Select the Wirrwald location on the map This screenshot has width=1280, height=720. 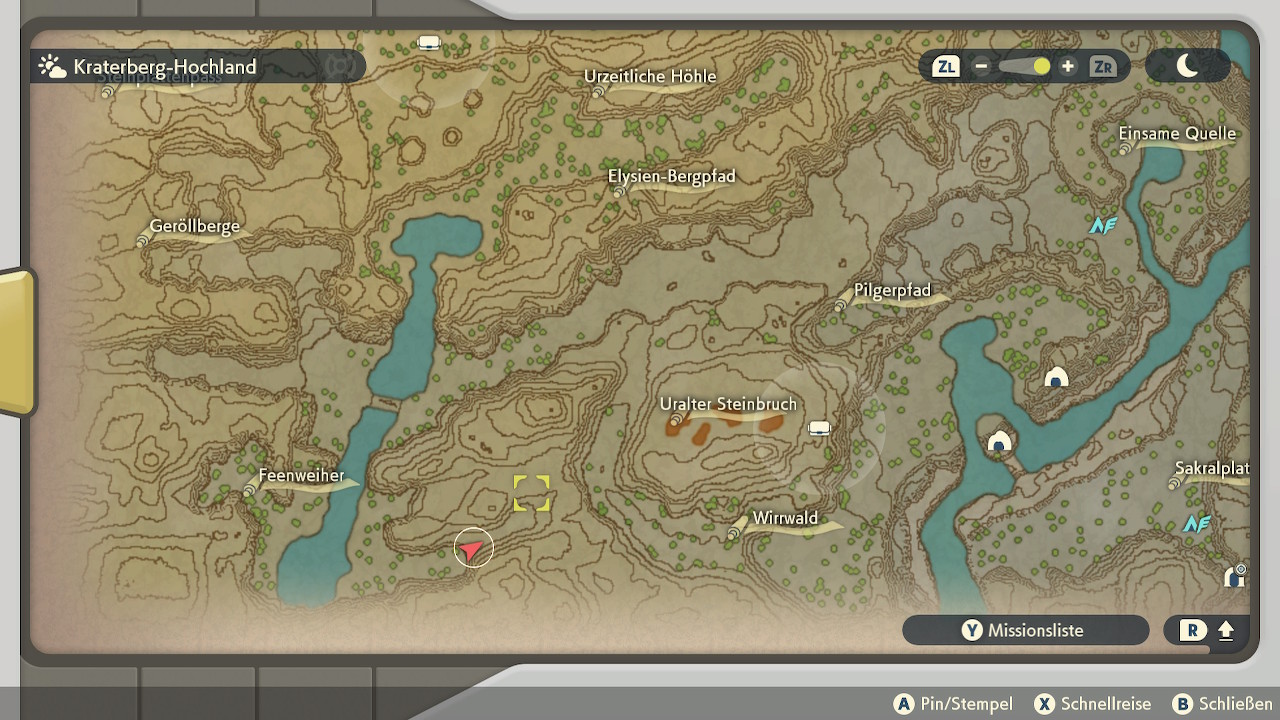pyautogui.click(x=785, y=519)
